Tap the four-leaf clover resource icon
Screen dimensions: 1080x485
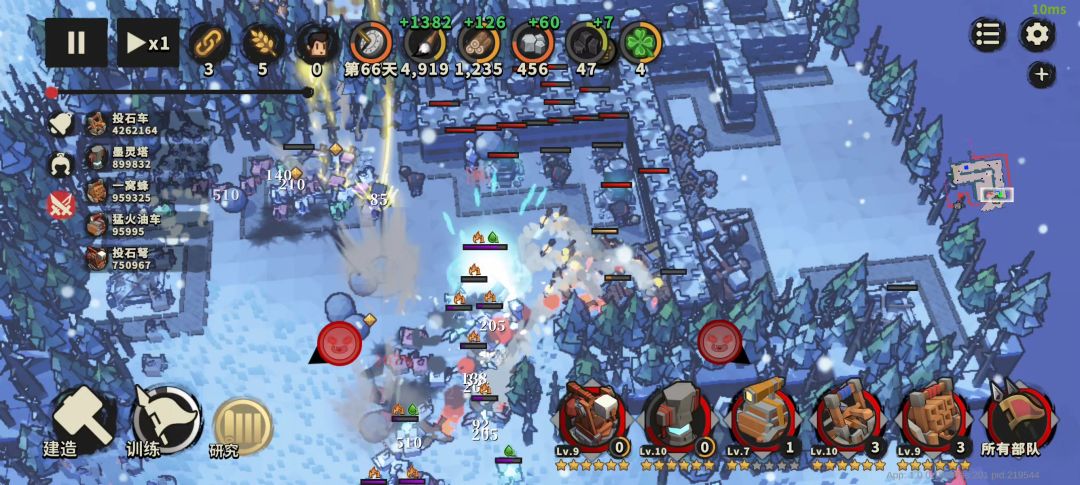pos(640,43)
